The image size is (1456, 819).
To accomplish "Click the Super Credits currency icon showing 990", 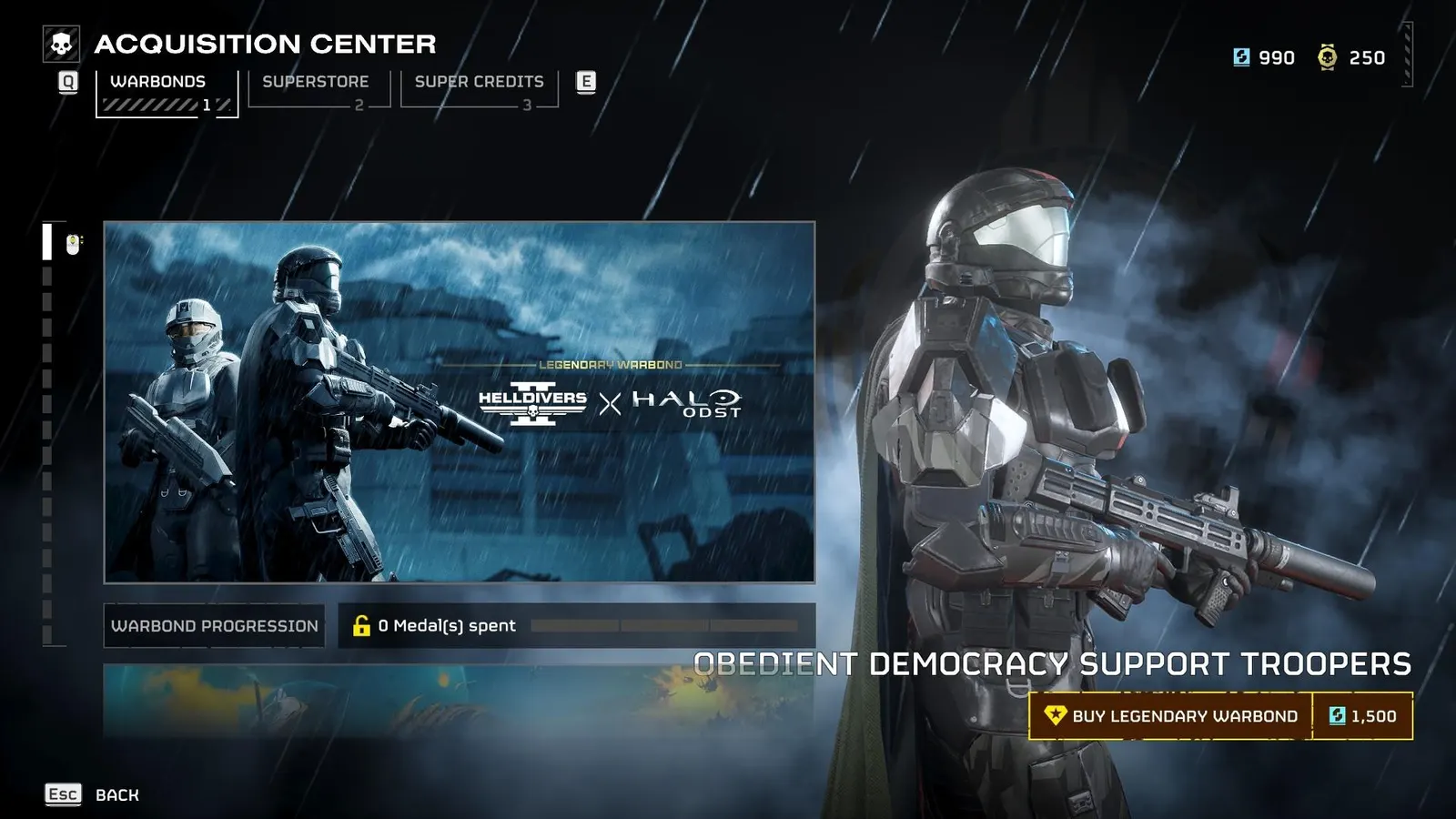I will click(1242, 57).
